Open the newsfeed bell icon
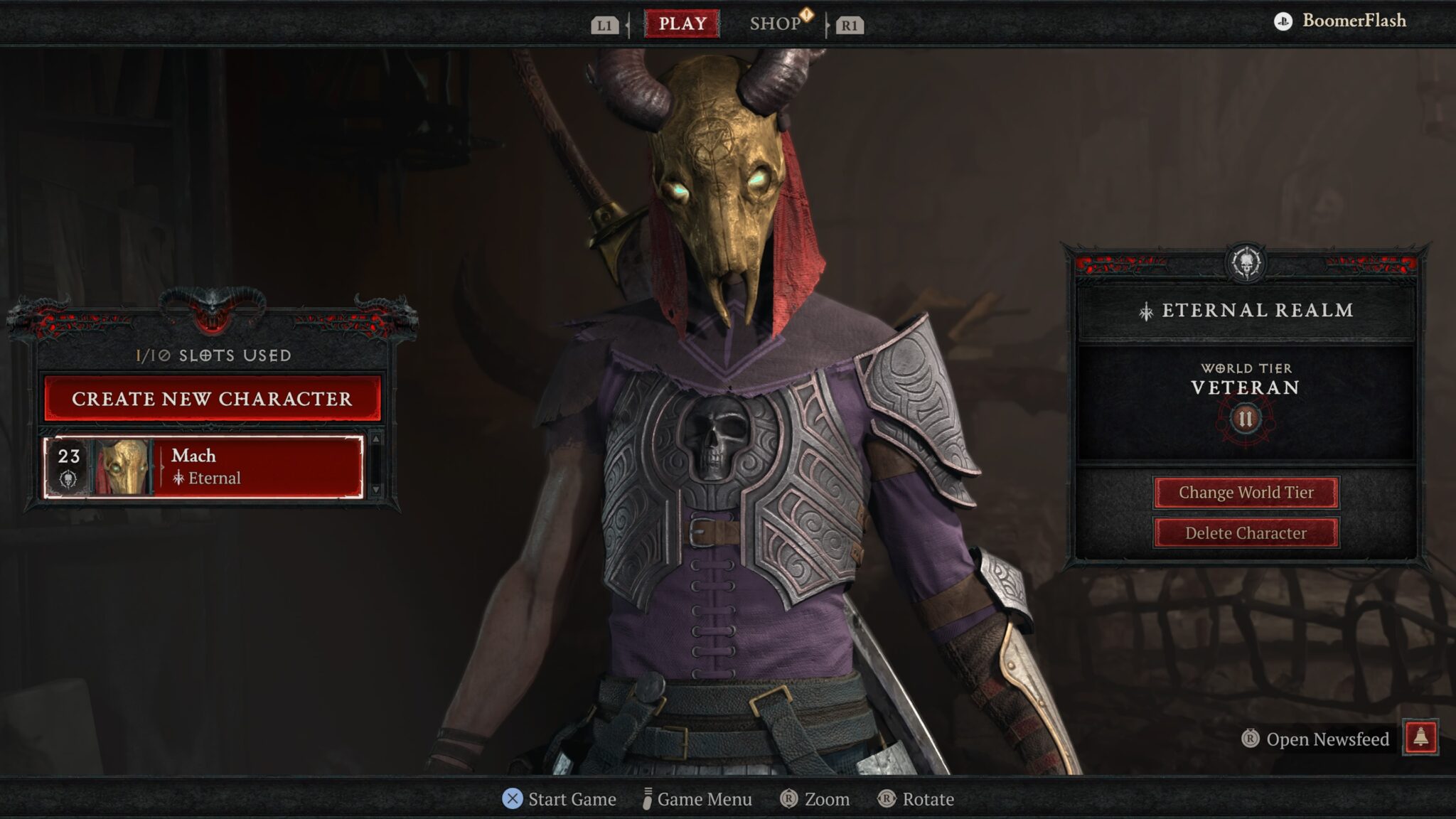 coord(1420,737)
